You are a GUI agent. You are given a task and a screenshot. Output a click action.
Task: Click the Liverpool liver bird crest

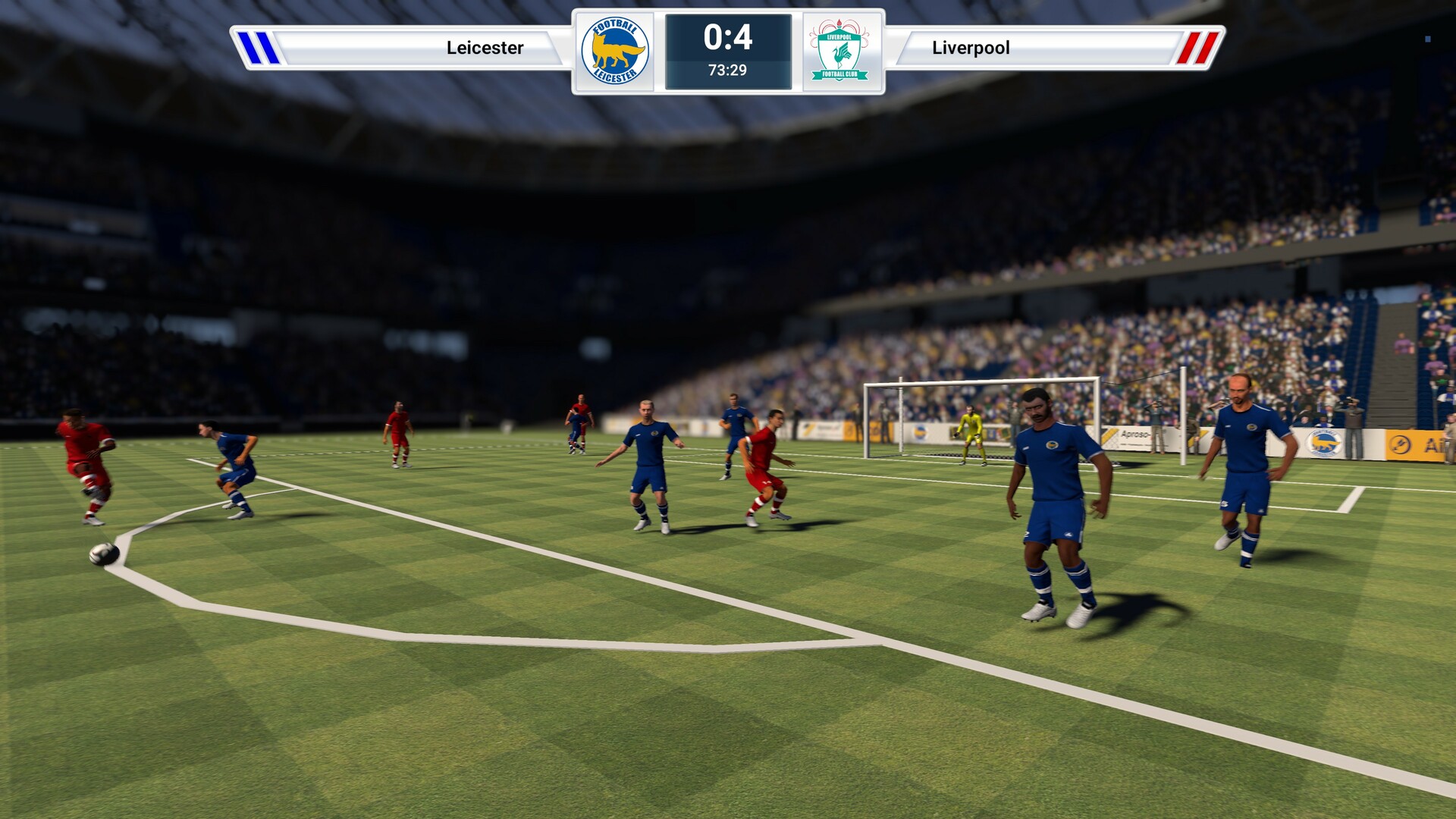point(840,50)
